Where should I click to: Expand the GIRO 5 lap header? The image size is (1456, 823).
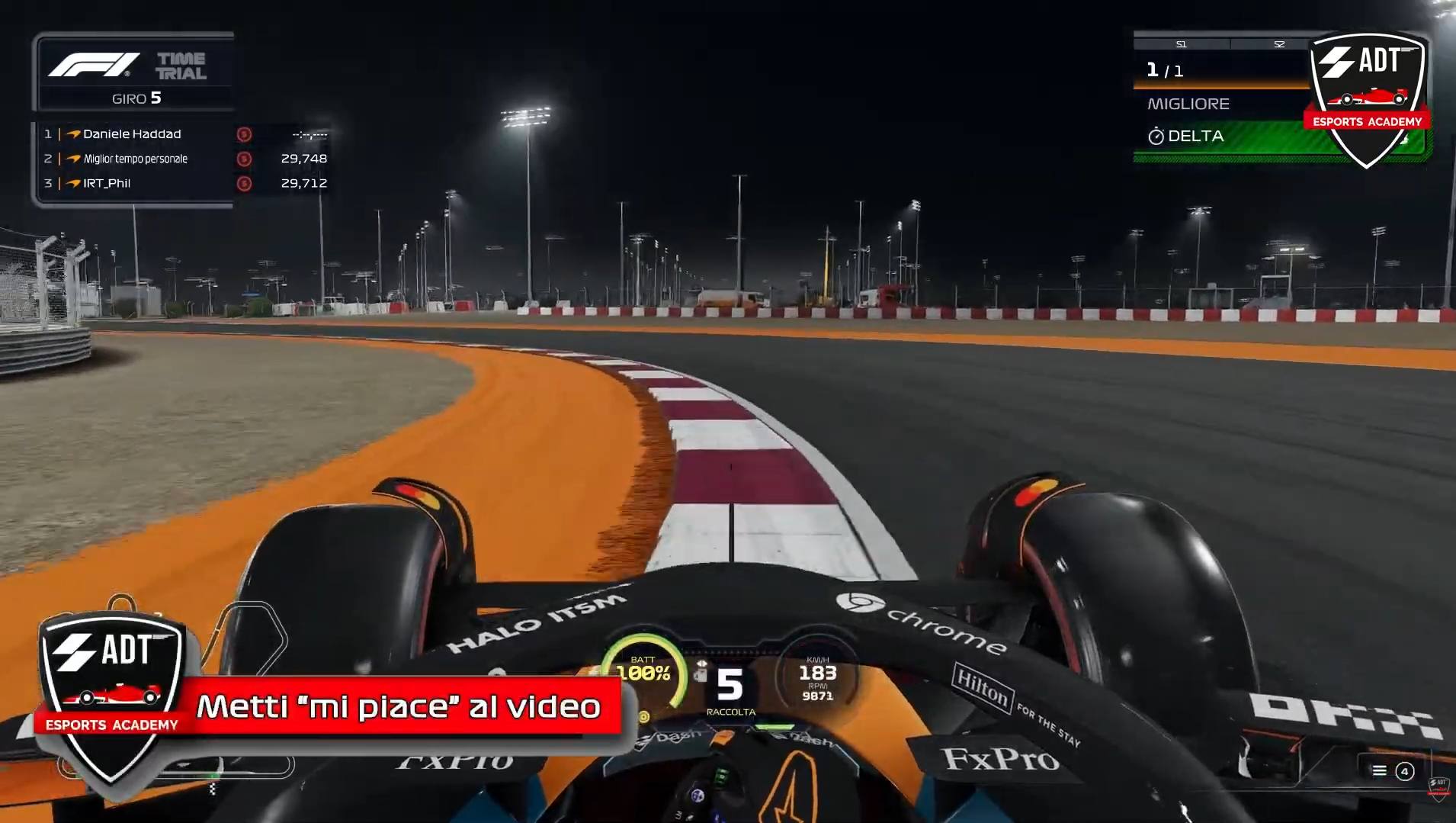(136, 98)
